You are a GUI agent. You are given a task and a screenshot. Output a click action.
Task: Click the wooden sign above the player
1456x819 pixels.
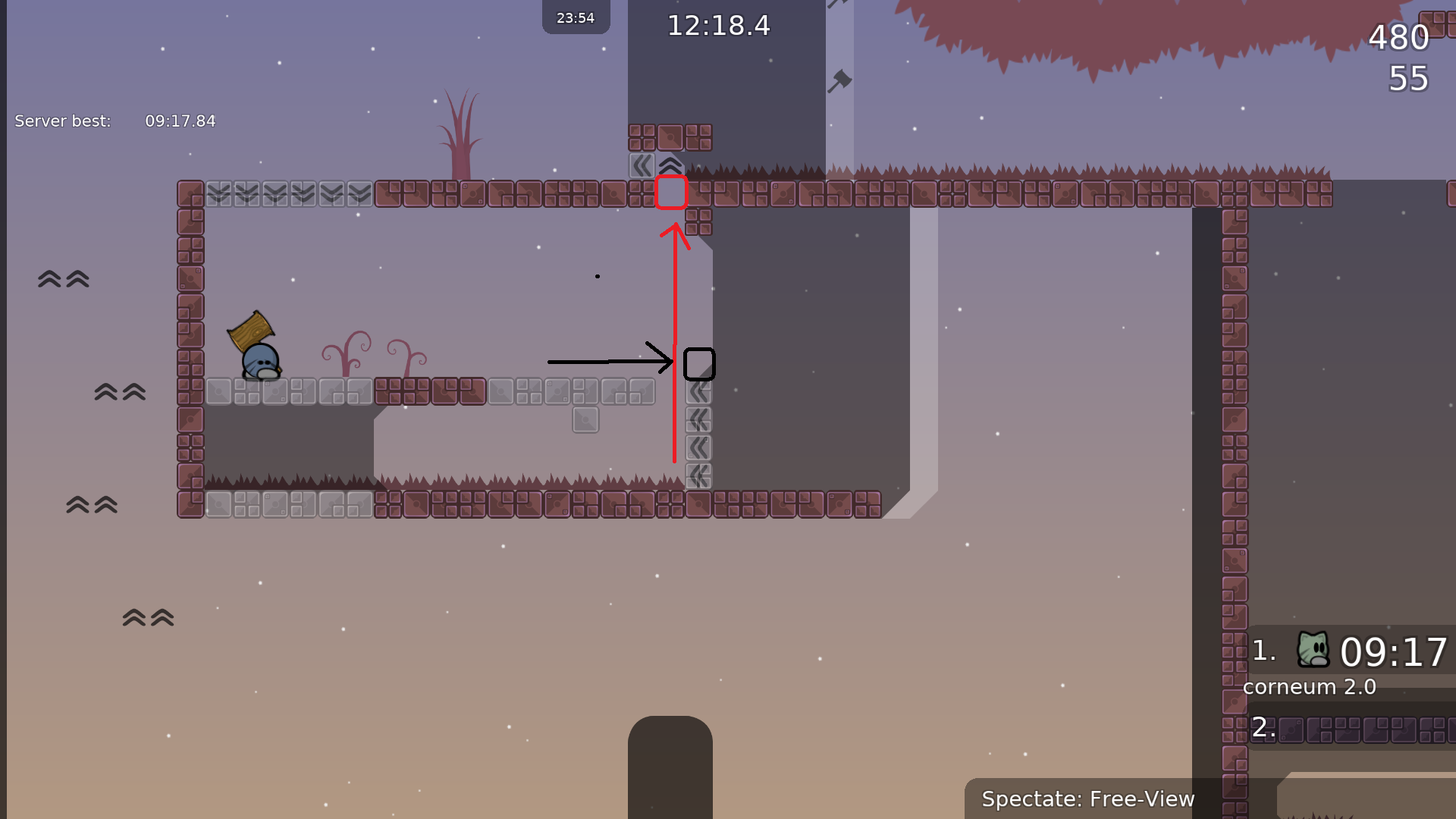click(x=253, y=330)
